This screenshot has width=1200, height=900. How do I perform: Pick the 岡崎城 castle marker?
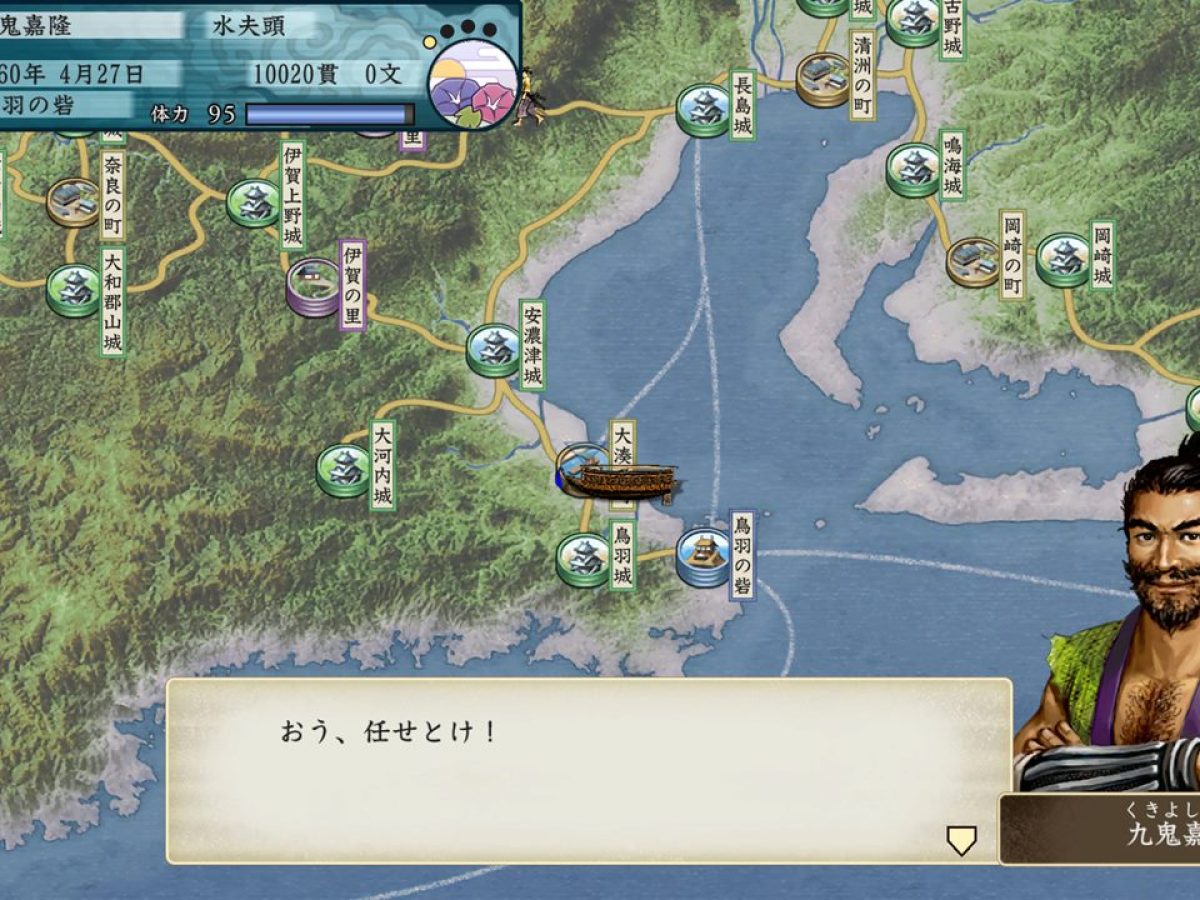click(x=1063, y=259)
